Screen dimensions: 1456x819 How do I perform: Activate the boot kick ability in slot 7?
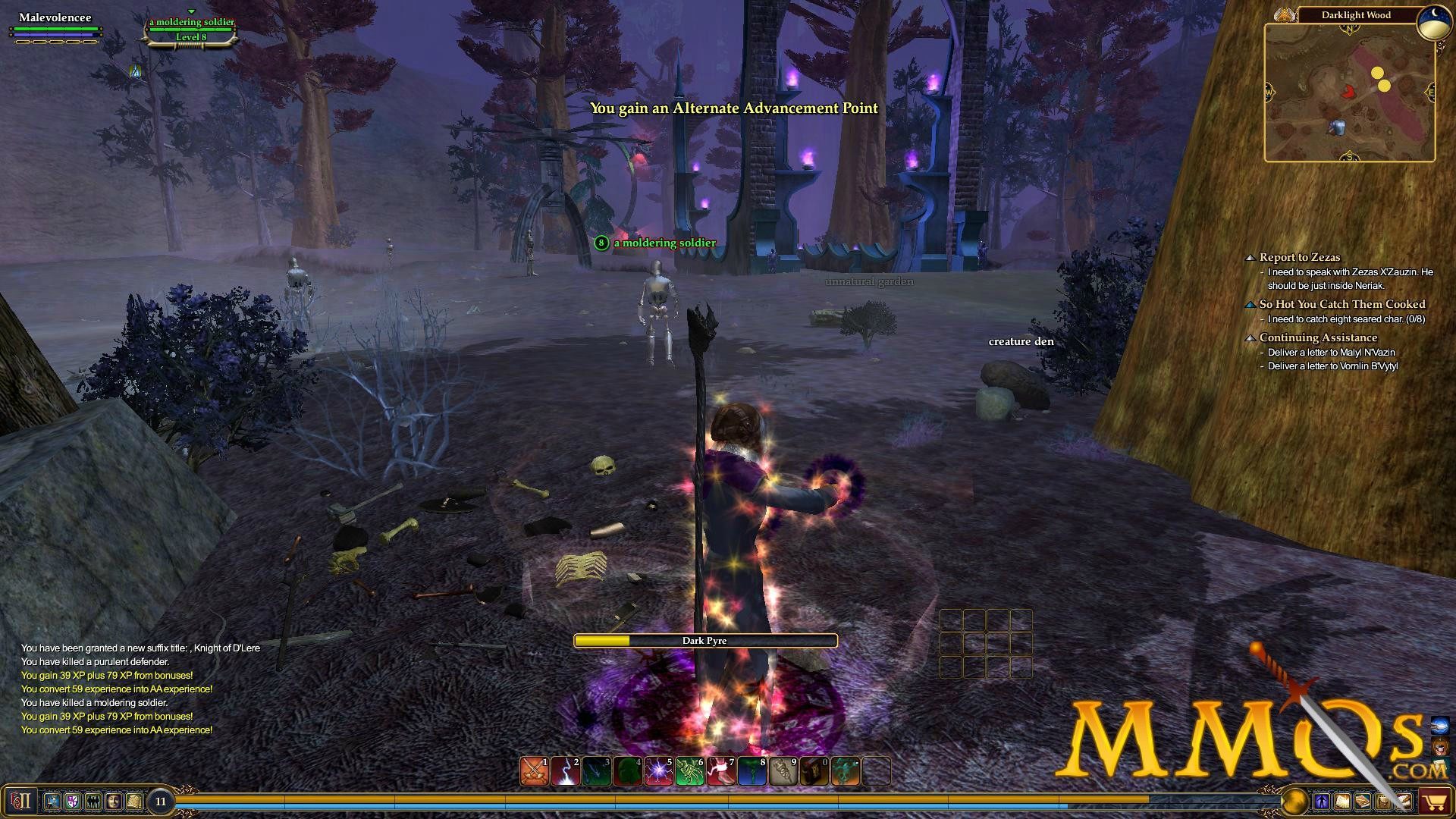click(x=720, y=771)
